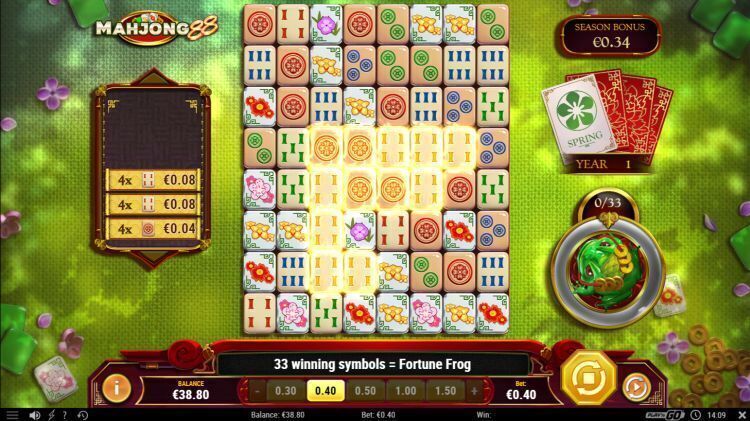Open the hamburger menu in bottom bar
The width and height of the screenshot is (750, 421).
pos(11,414)
